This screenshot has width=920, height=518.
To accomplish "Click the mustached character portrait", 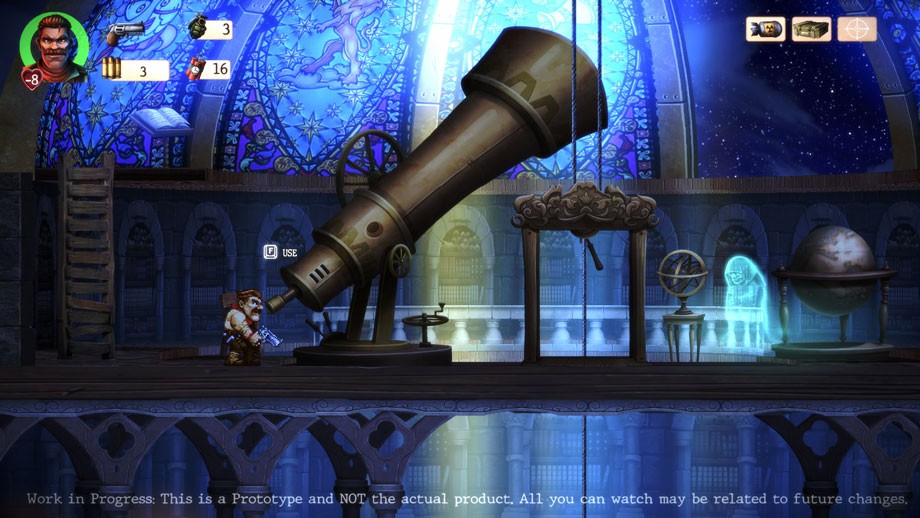I will pyautogui.click(x=53, y=44).
